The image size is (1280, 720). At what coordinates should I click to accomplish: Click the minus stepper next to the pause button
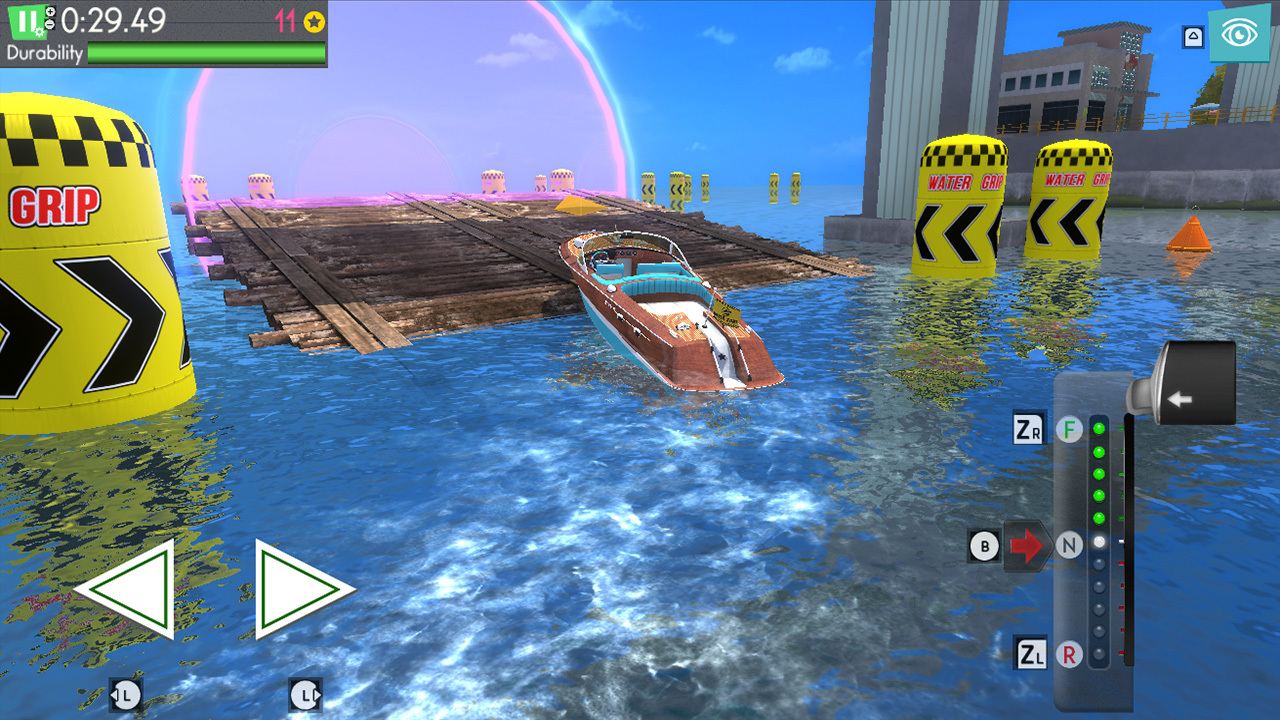coord(50,24)
